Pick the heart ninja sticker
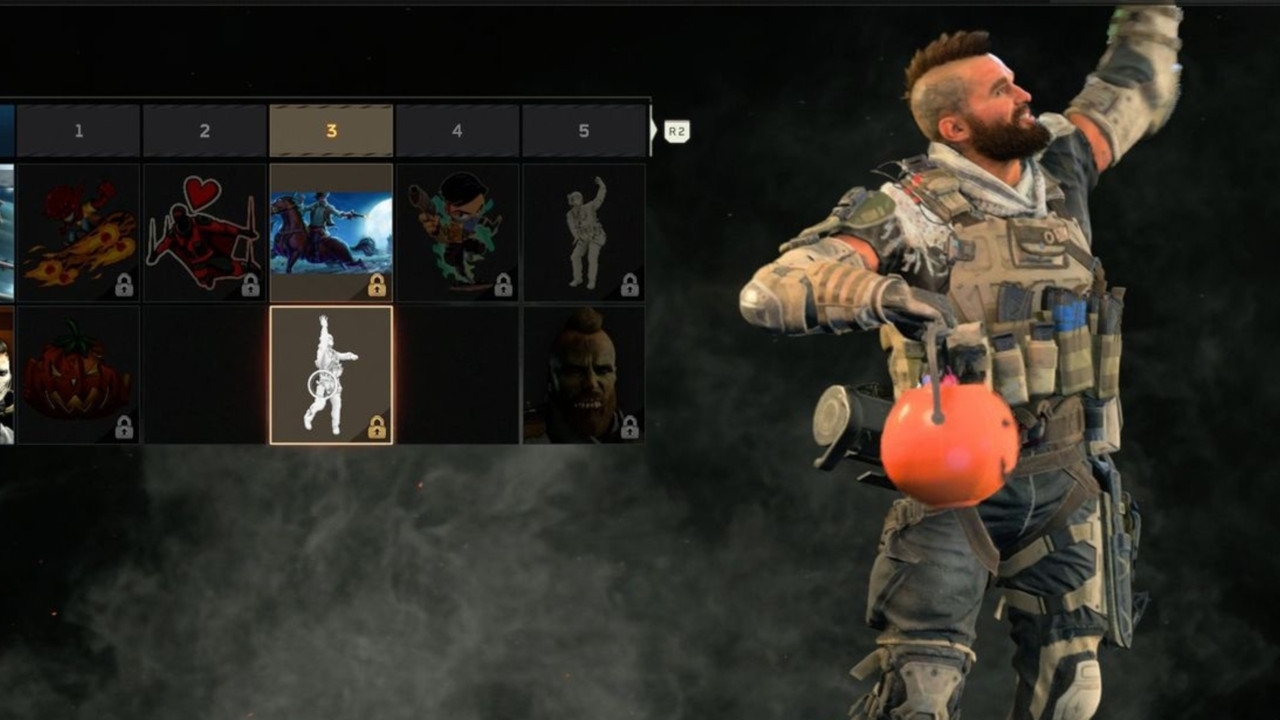Image resolution: width=1280 pixels, height=720 pixels. coord(206,230)
